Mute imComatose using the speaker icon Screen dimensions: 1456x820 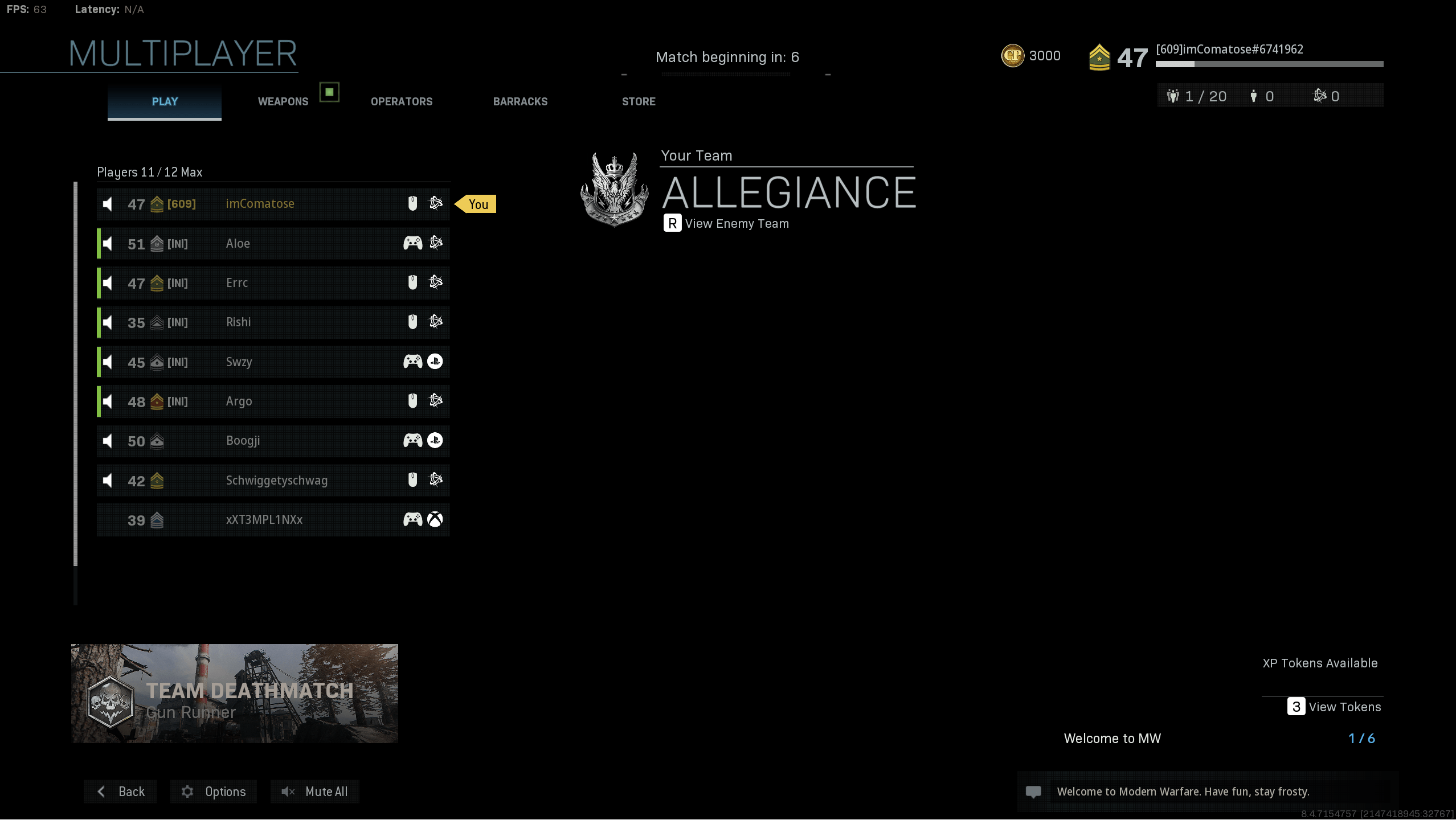click(x=107, y=203)
